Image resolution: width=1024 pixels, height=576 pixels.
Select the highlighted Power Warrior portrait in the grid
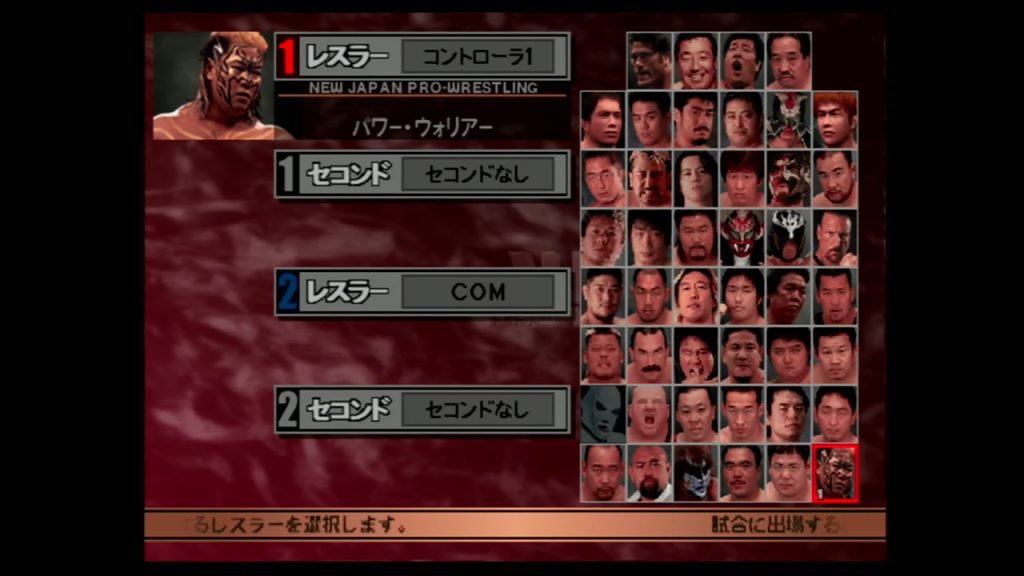[x=835, y=473]
